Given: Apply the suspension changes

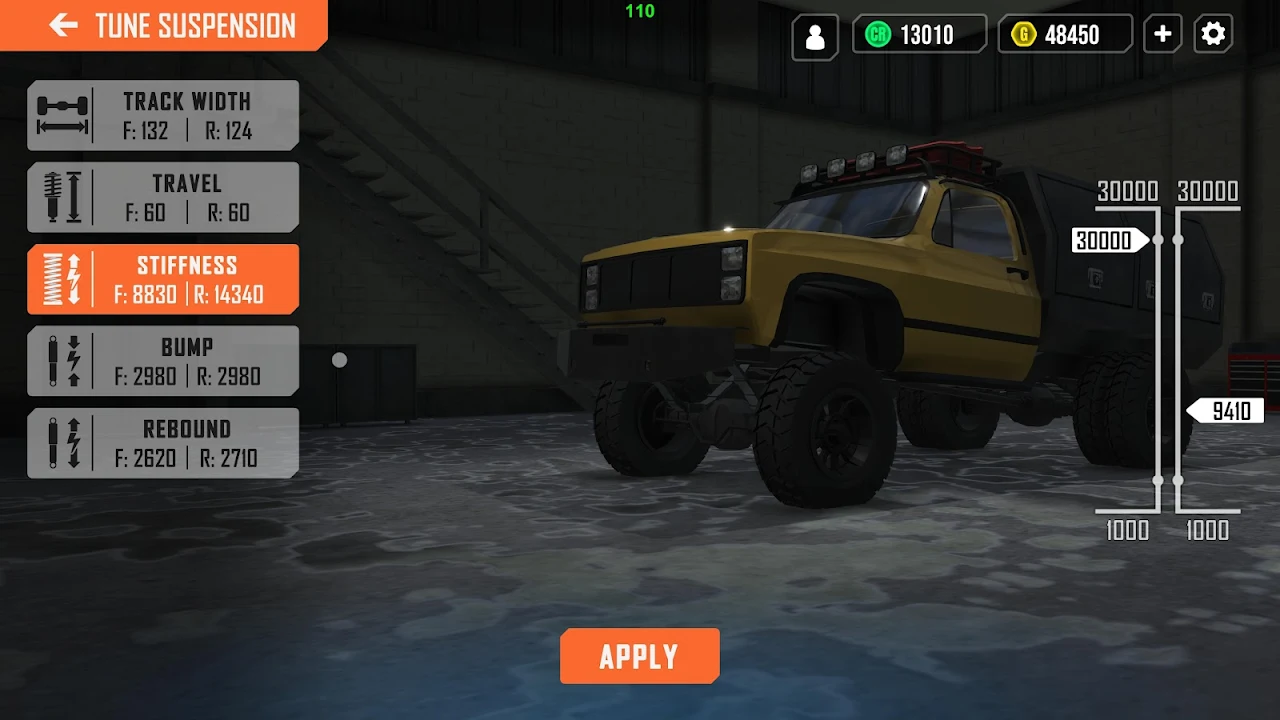Looking at the screenshot, I should coord(639,656).
